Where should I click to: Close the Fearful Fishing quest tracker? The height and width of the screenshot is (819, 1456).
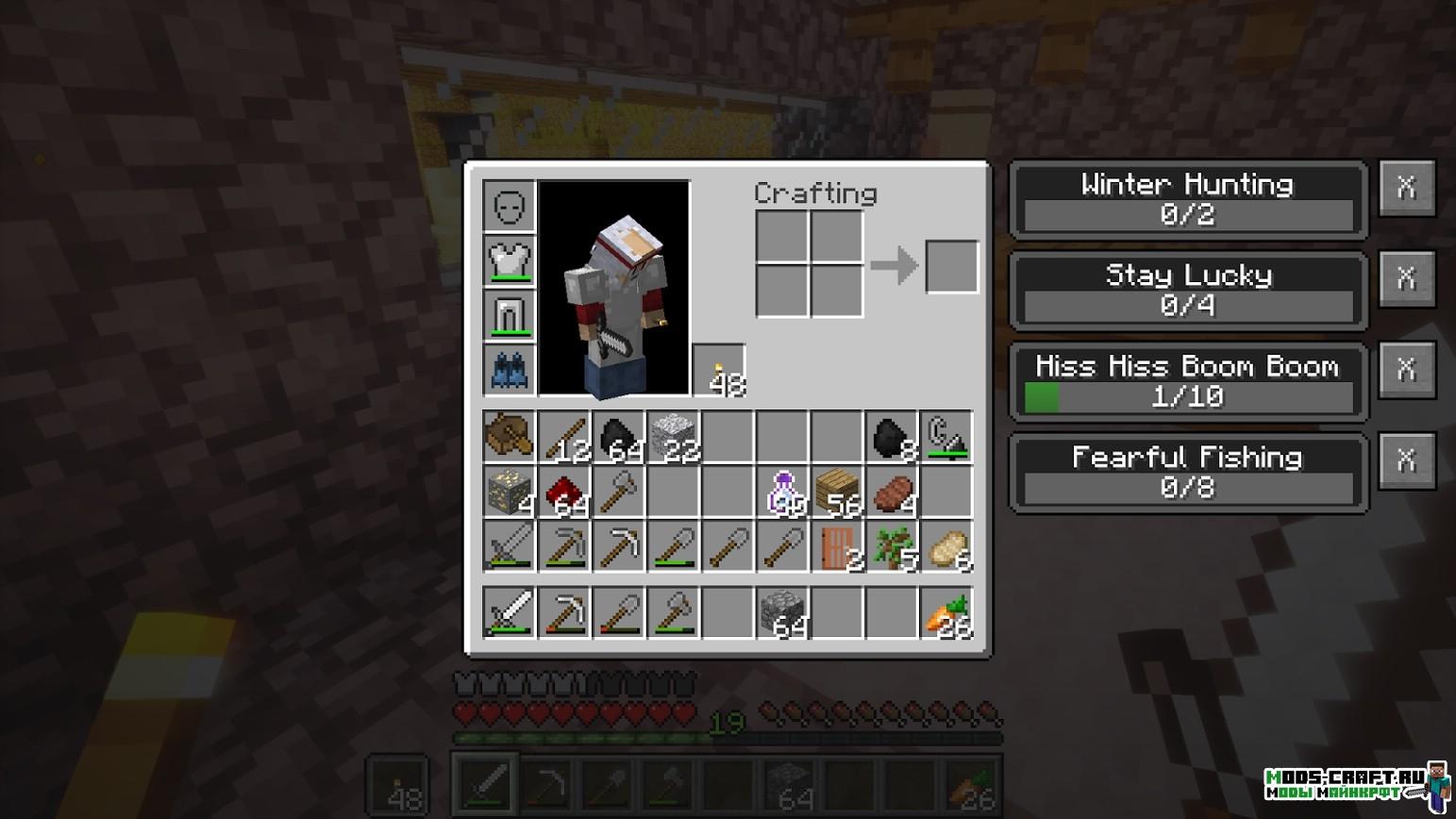click(1406, 460)
